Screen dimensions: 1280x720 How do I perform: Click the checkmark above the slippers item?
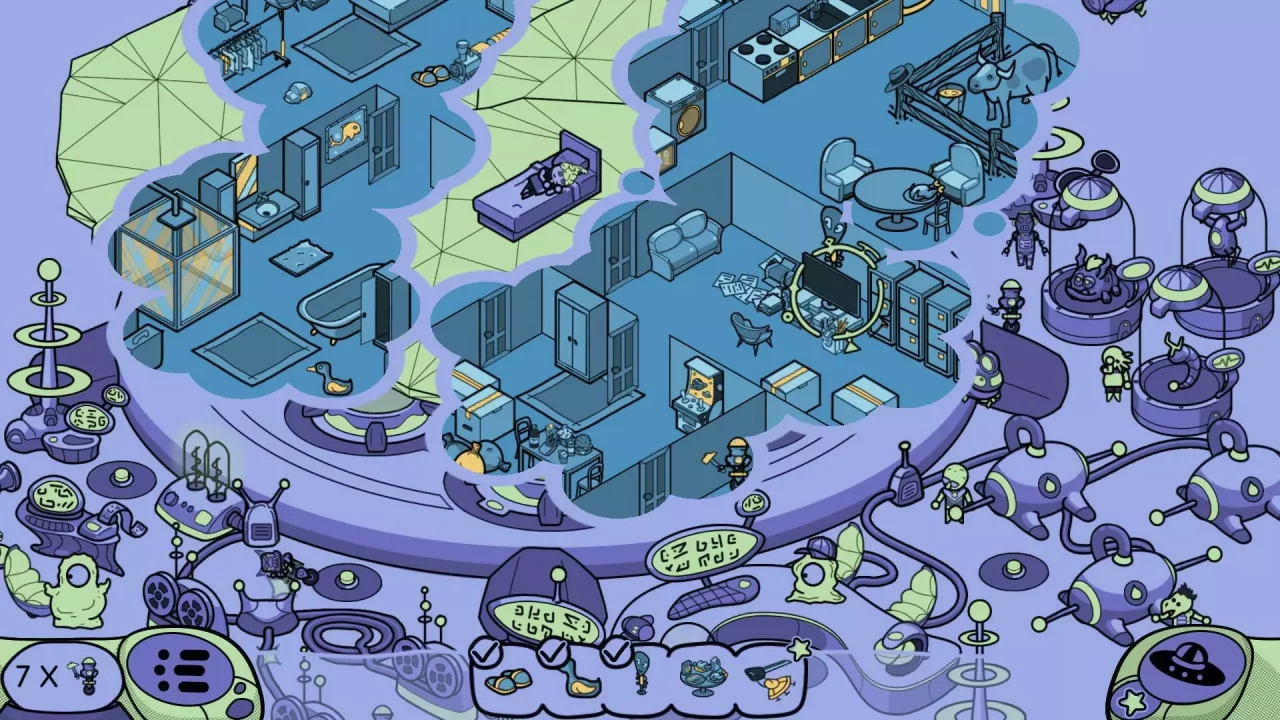pyautogui.click(x=487, y=652)
